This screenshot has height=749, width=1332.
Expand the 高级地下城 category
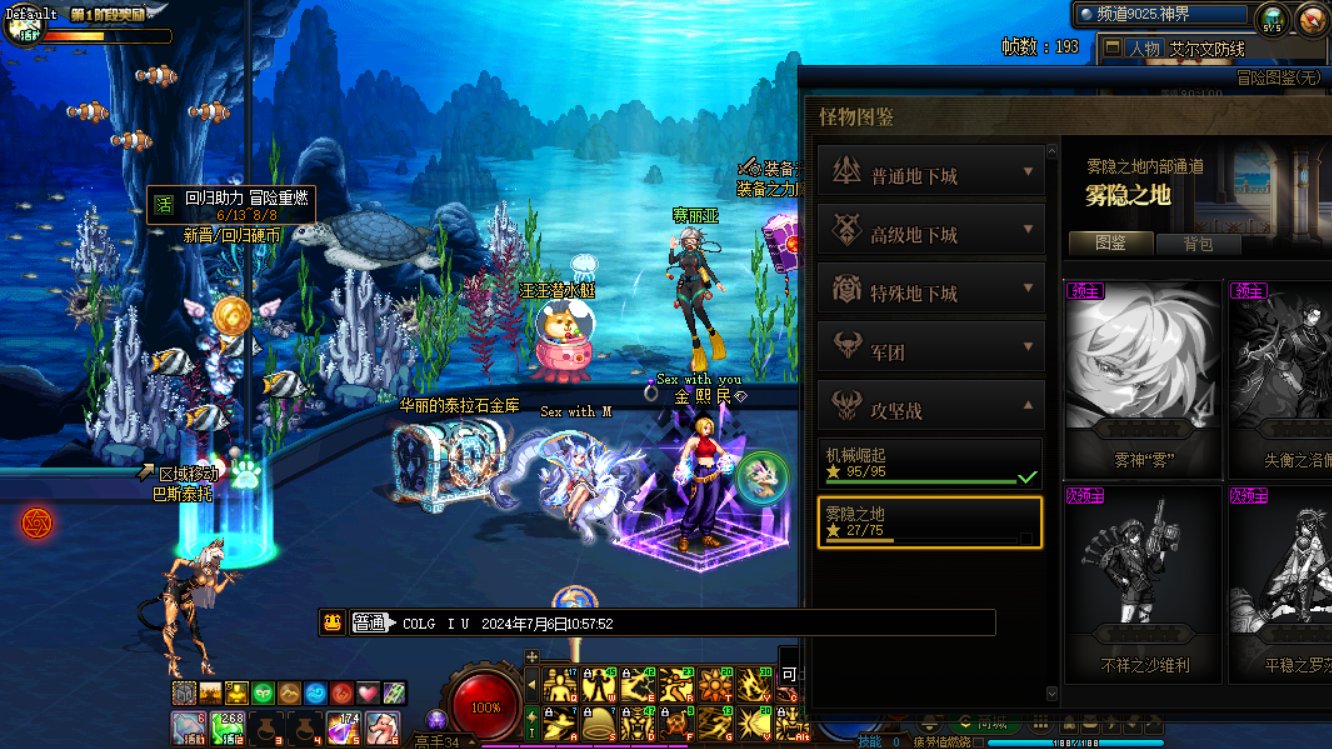click(931, 231)
